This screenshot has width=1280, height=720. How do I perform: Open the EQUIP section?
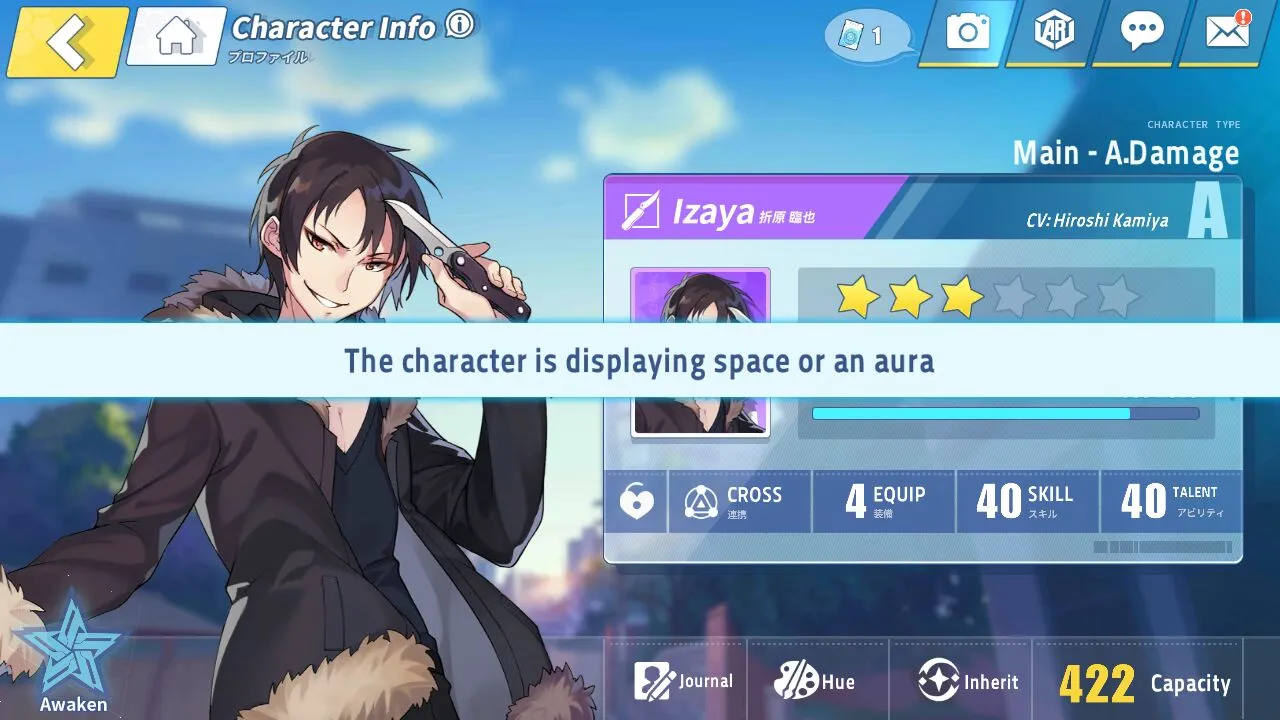884,501
